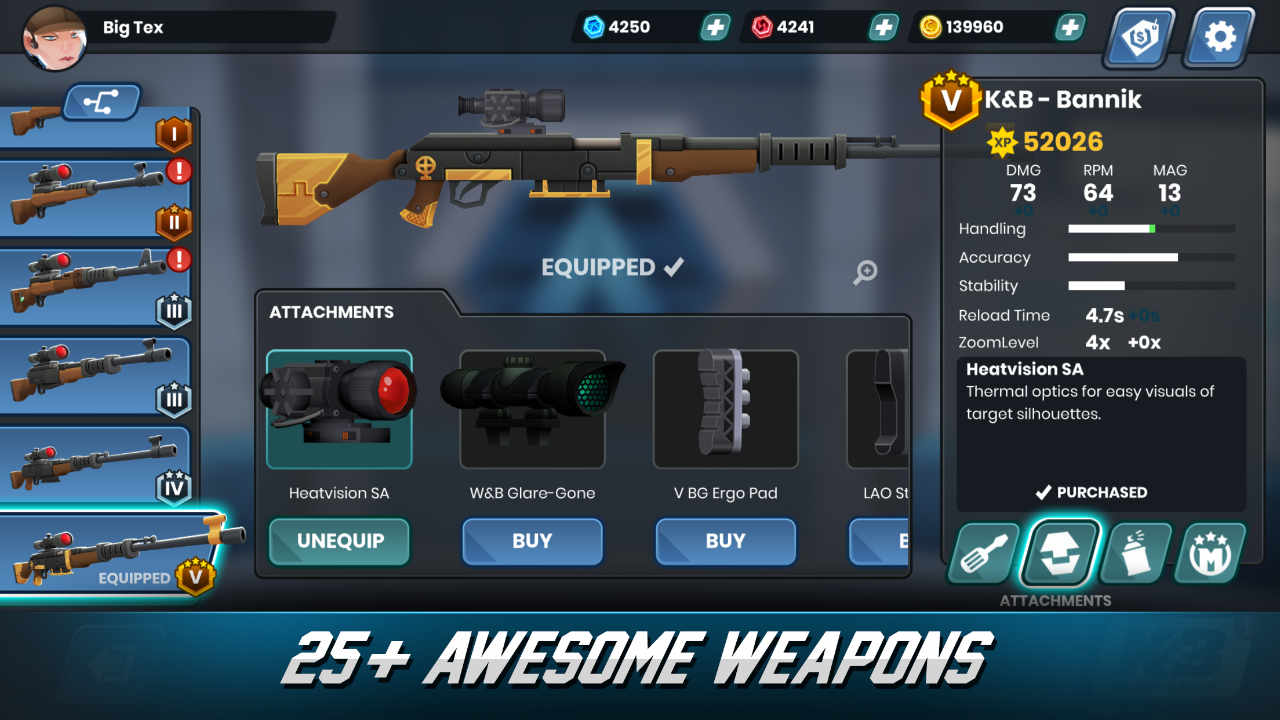
Task: Add more blue gems with the plus button
Action: tap(715, 26)
